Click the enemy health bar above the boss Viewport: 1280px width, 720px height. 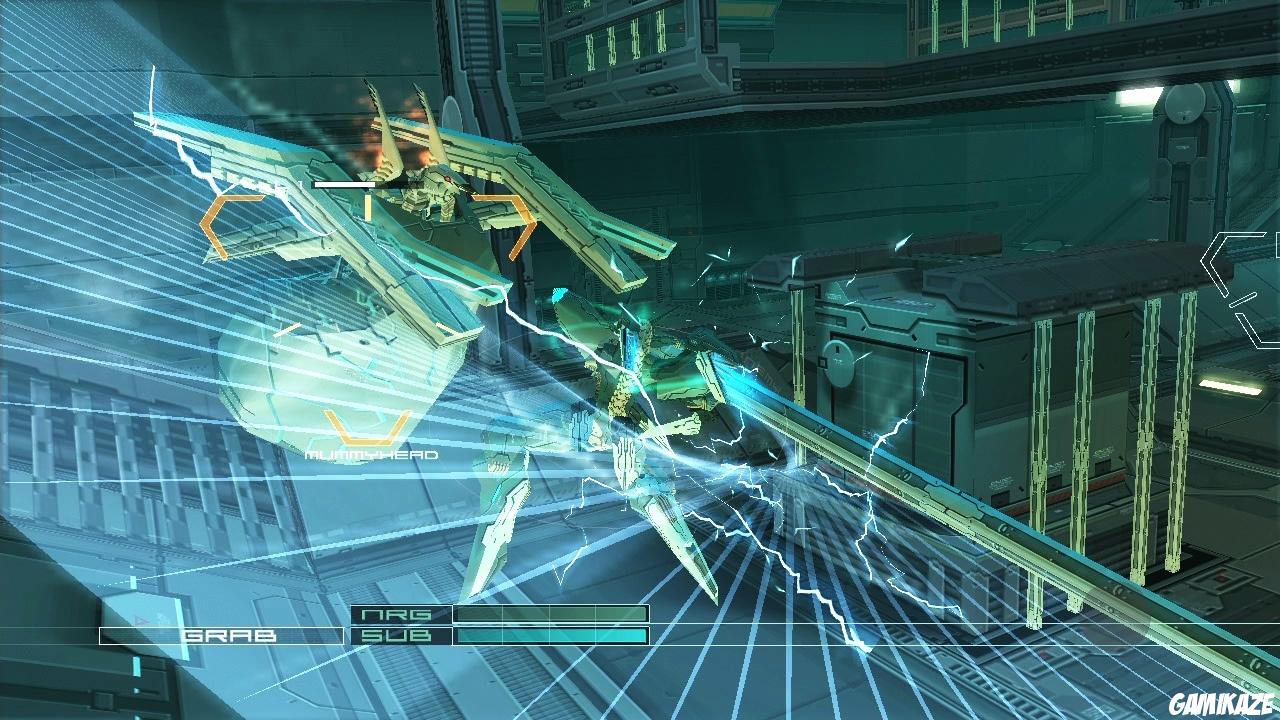coord(345,185)
